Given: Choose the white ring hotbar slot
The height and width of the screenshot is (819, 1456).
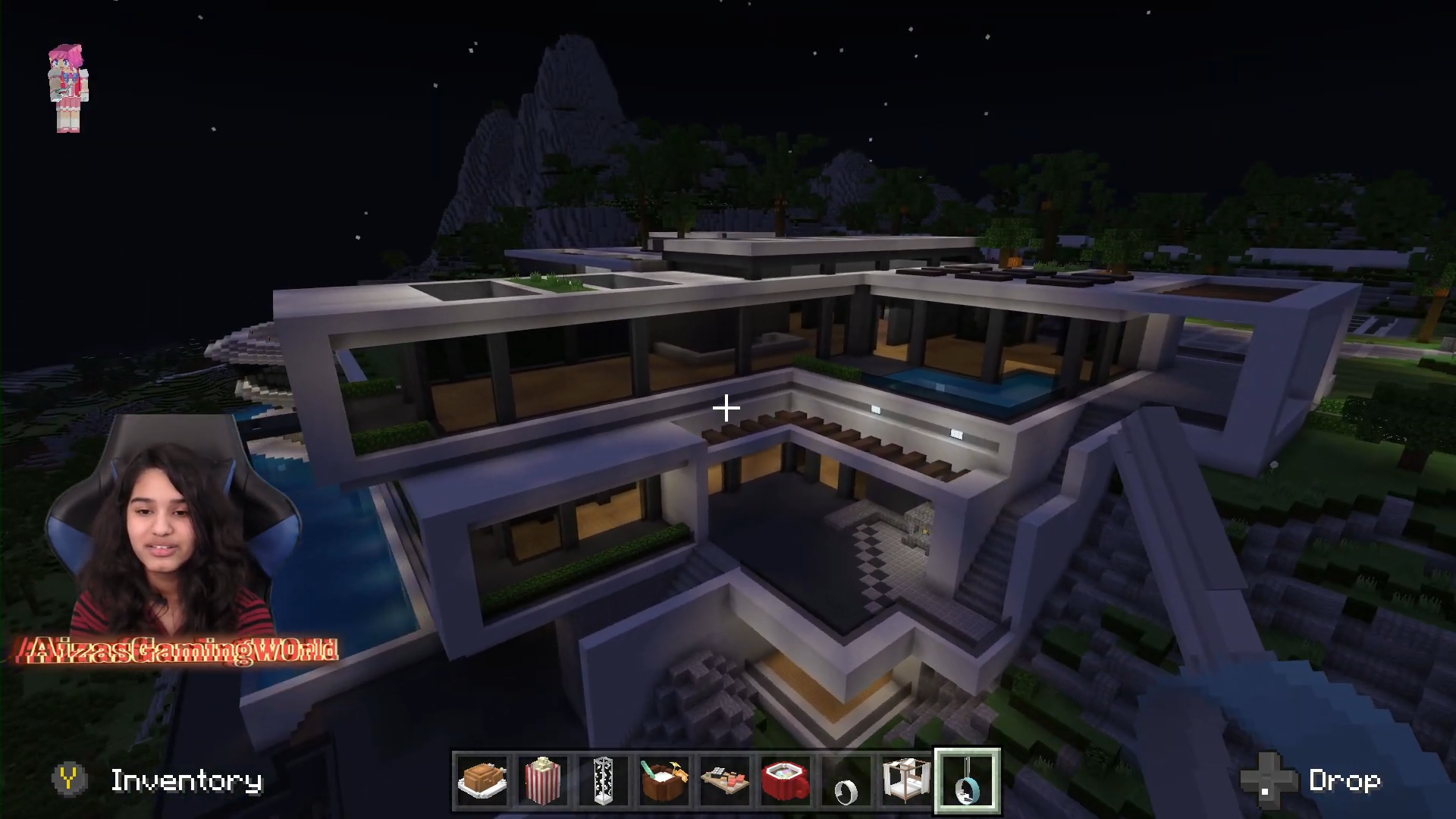Looking at the screenshot, I should coord(846,780).
